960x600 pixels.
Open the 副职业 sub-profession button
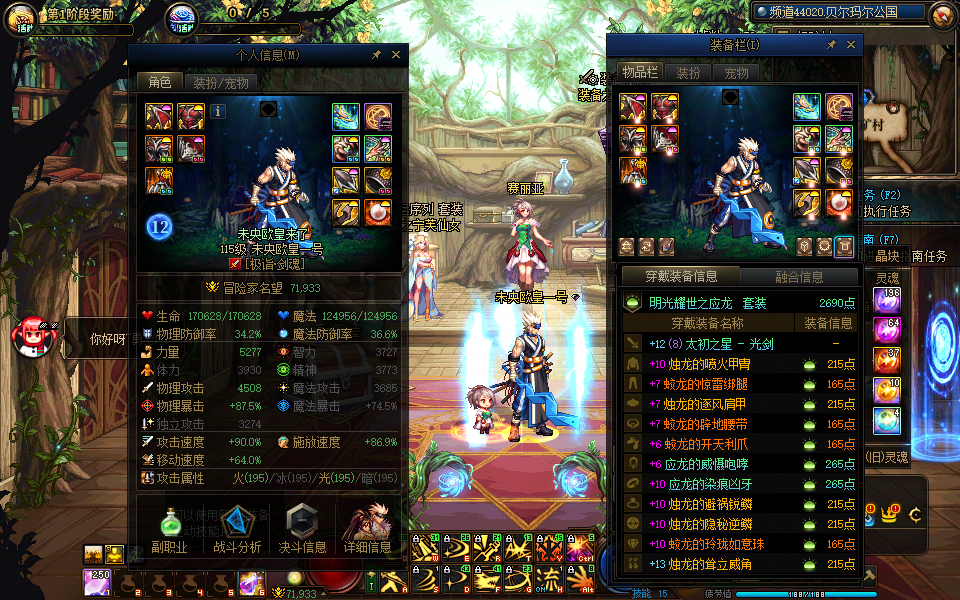click(169, 530)
